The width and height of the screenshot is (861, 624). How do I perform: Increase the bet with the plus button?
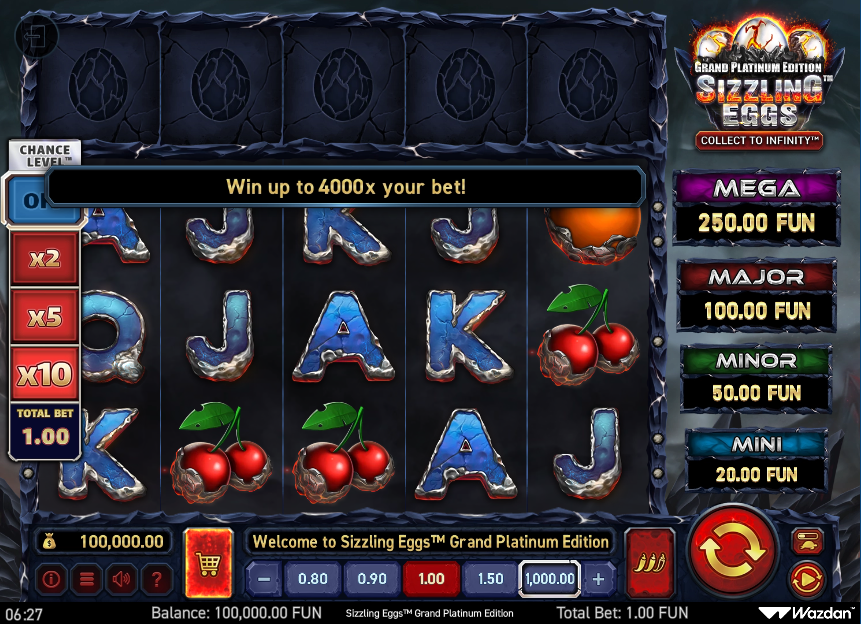(599, 578)
